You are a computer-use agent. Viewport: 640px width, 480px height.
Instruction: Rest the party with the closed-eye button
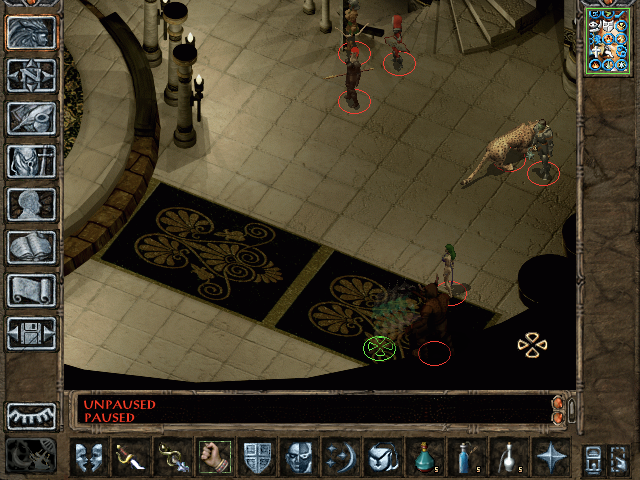[x=32, y=416]
